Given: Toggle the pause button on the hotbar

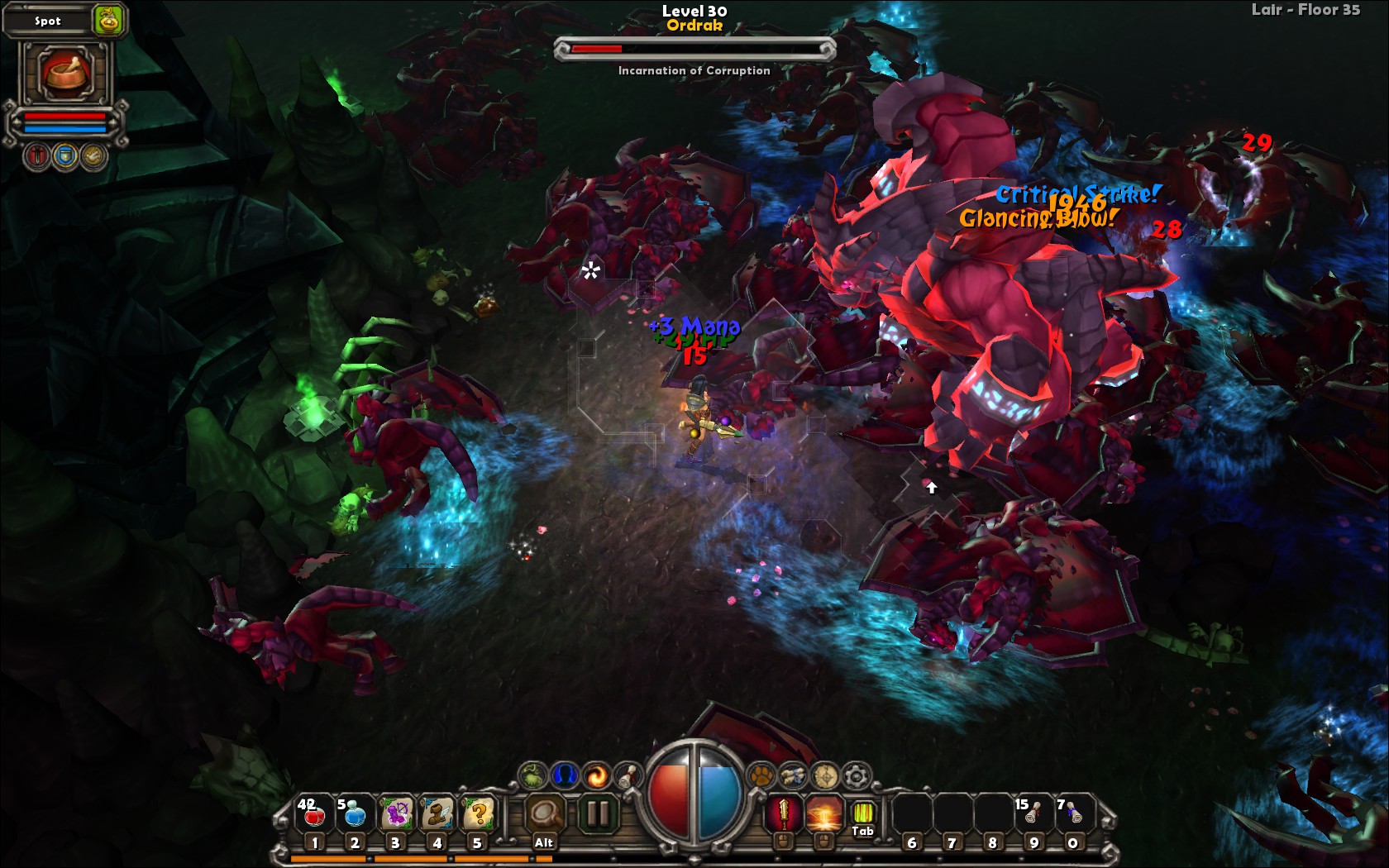Looking at the screenshot, I should 598,813.
